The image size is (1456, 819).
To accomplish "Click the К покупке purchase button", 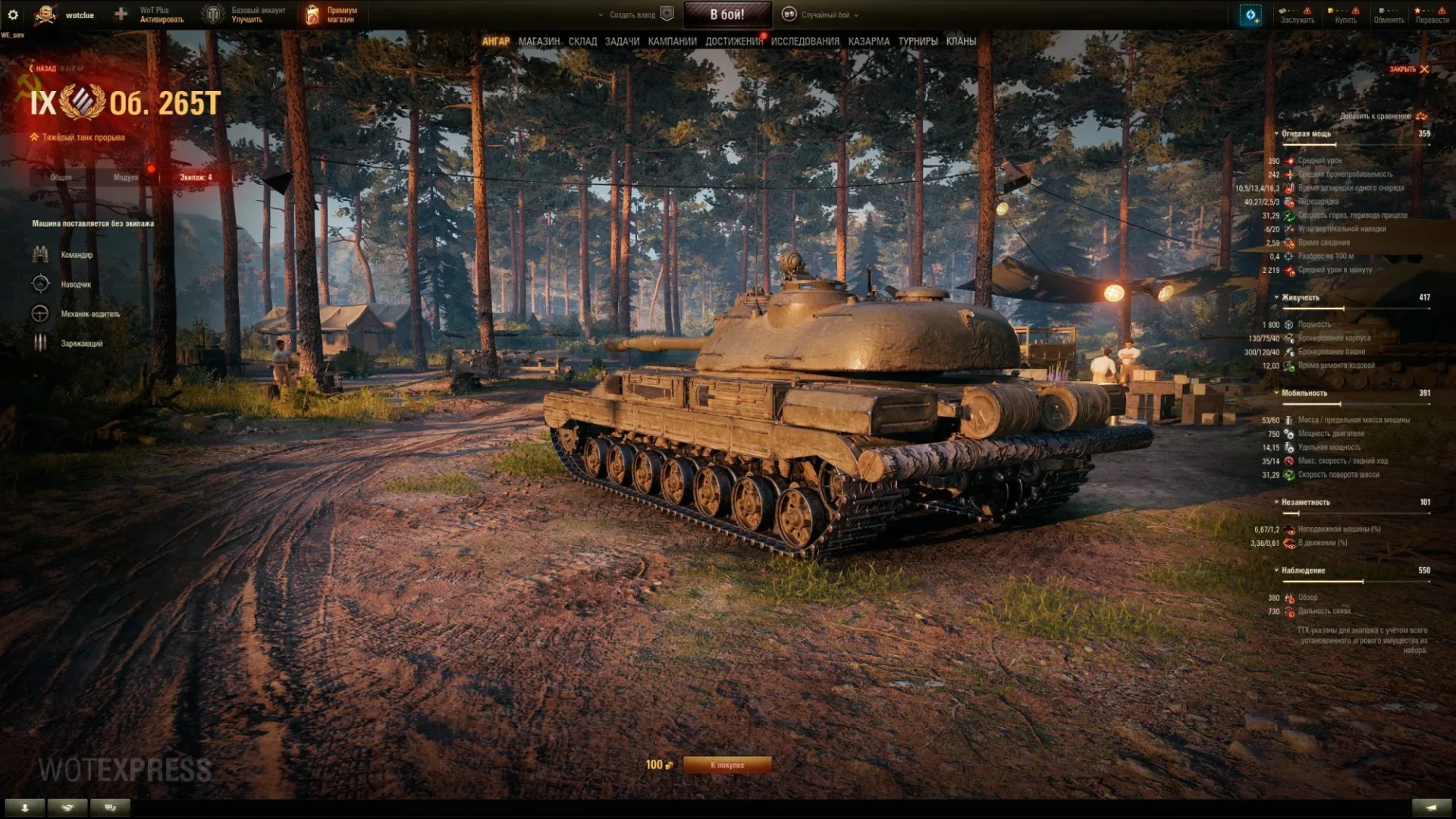I will [727, 765].
